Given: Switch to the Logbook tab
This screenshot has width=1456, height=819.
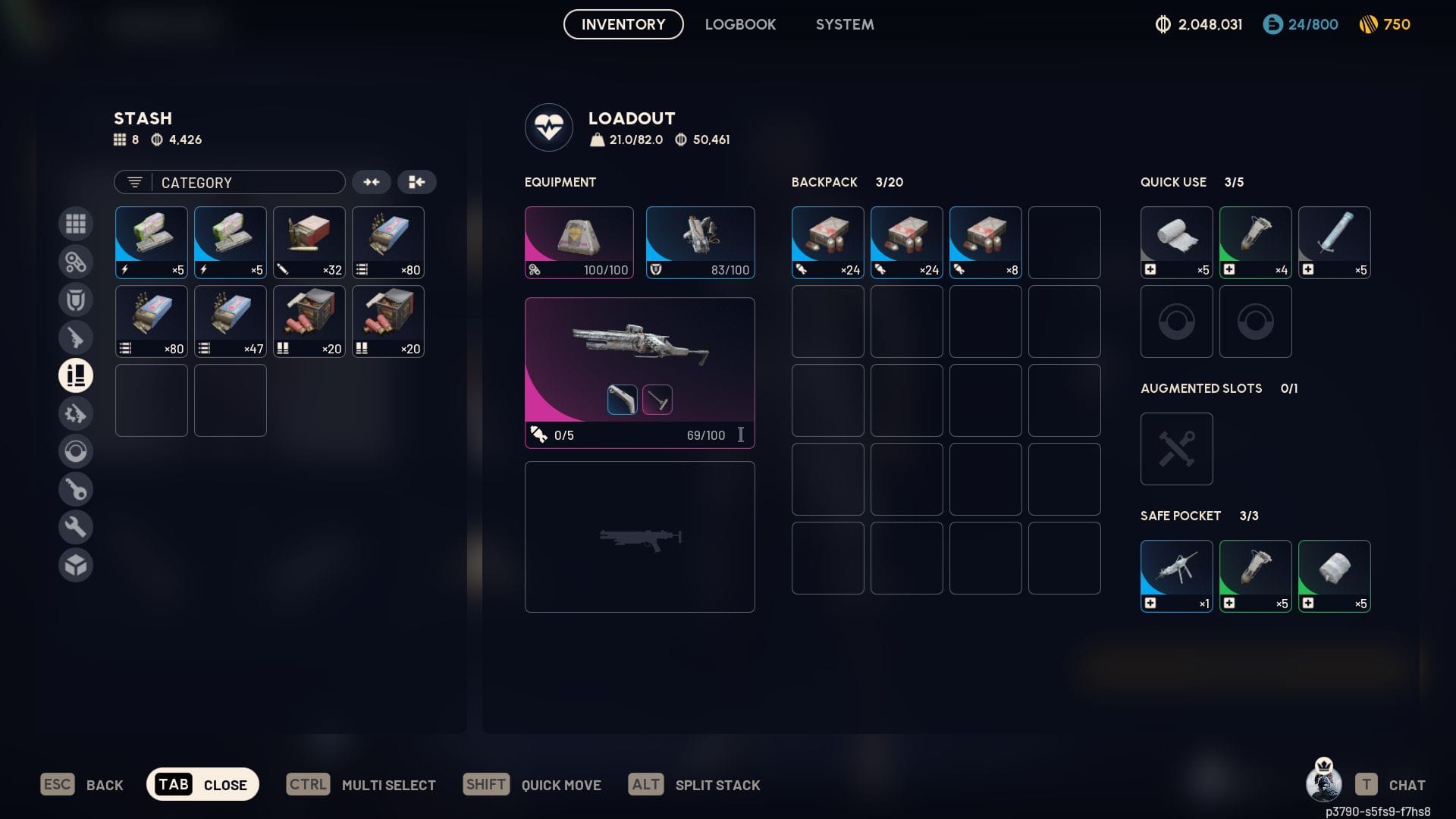Looking at the screenshot, I should [740, 24].
